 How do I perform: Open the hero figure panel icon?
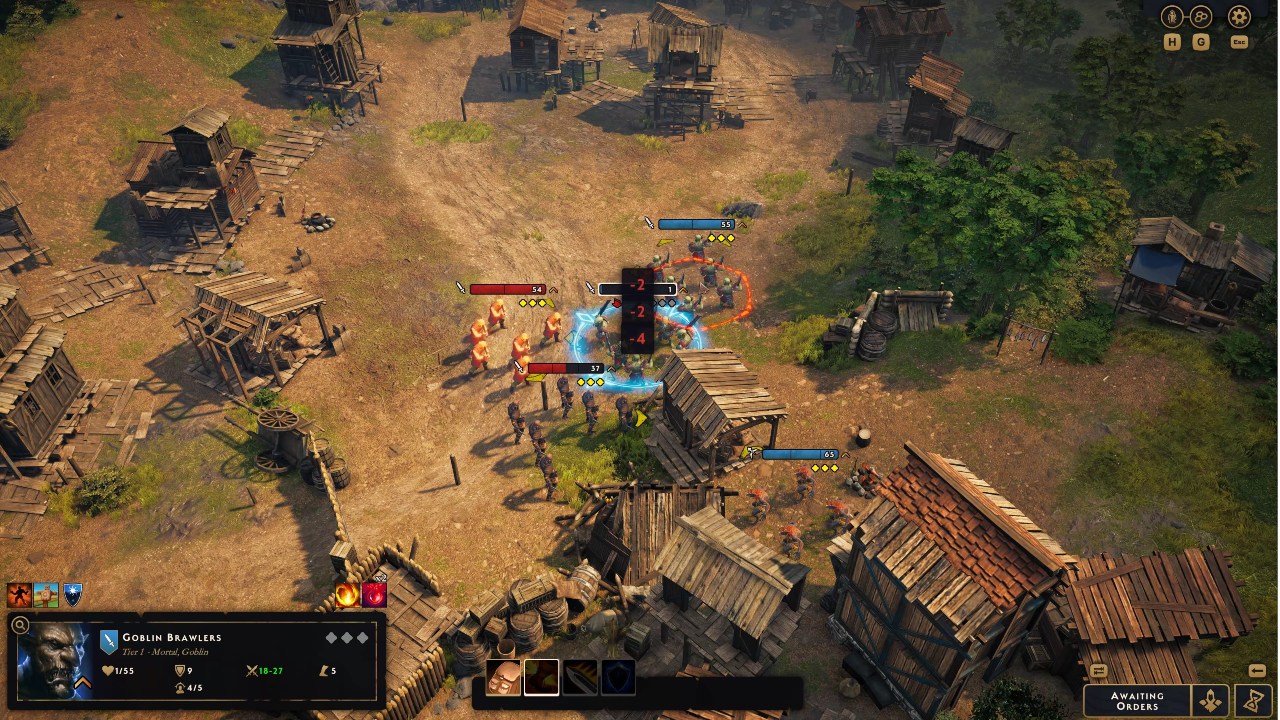1173,17
